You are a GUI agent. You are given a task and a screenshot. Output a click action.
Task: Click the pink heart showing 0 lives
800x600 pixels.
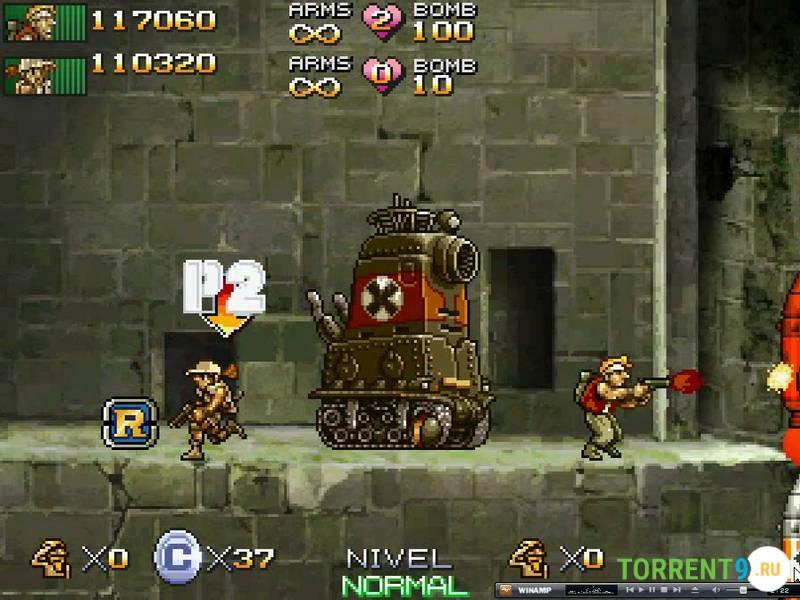tap(381, 74)
